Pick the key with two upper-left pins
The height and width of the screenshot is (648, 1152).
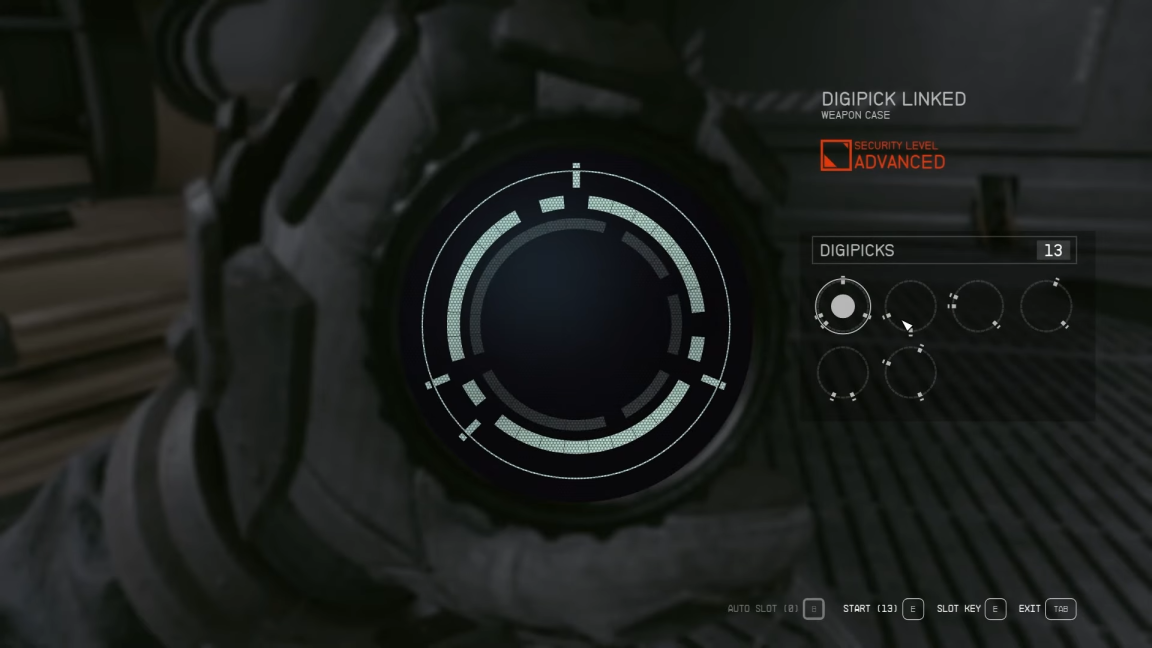976,306
